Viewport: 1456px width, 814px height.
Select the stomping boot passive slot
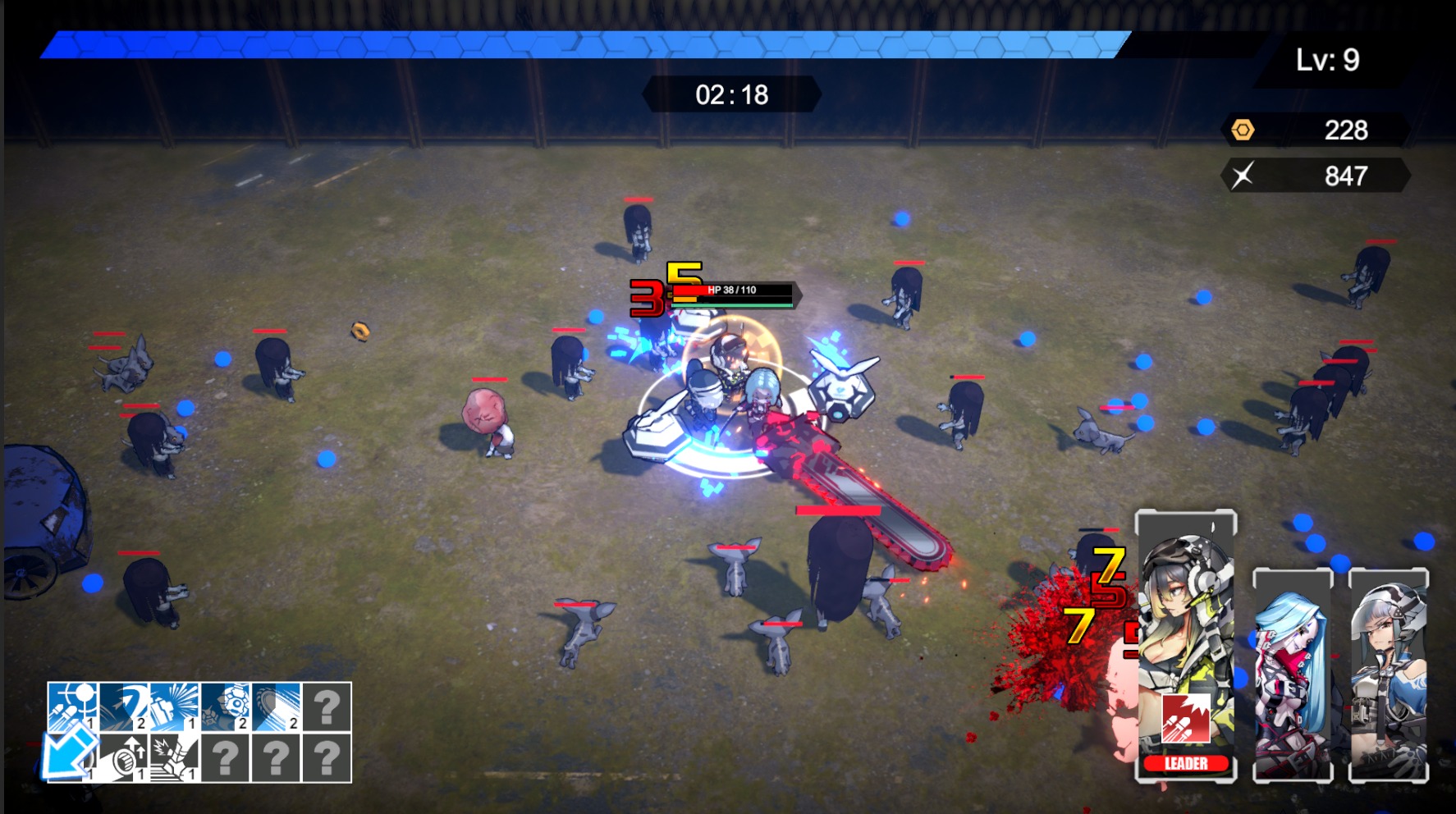[x=175, y=757]
